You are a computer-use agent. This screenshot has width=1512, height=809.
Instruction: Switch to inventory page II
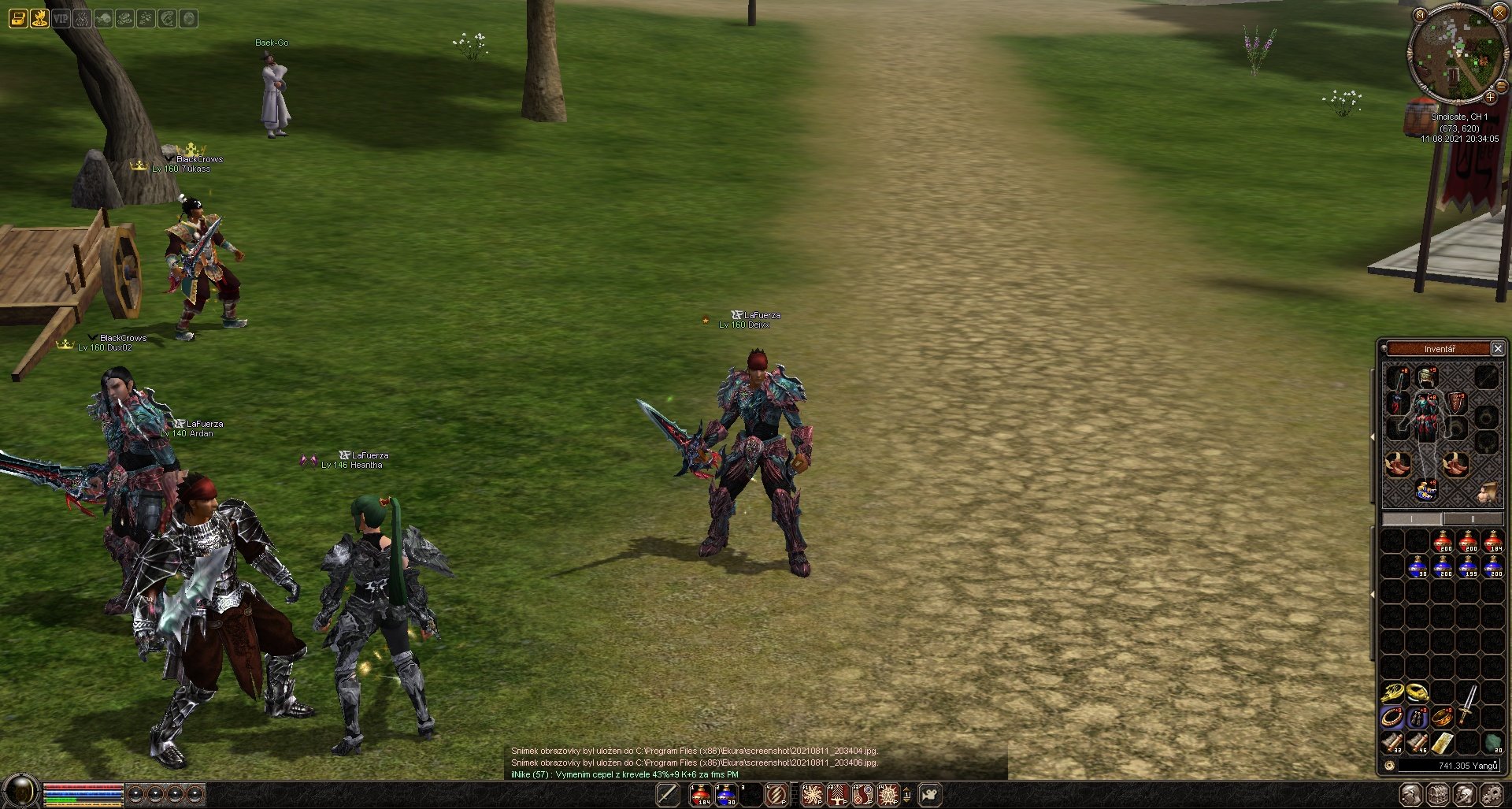(1472, 519)
